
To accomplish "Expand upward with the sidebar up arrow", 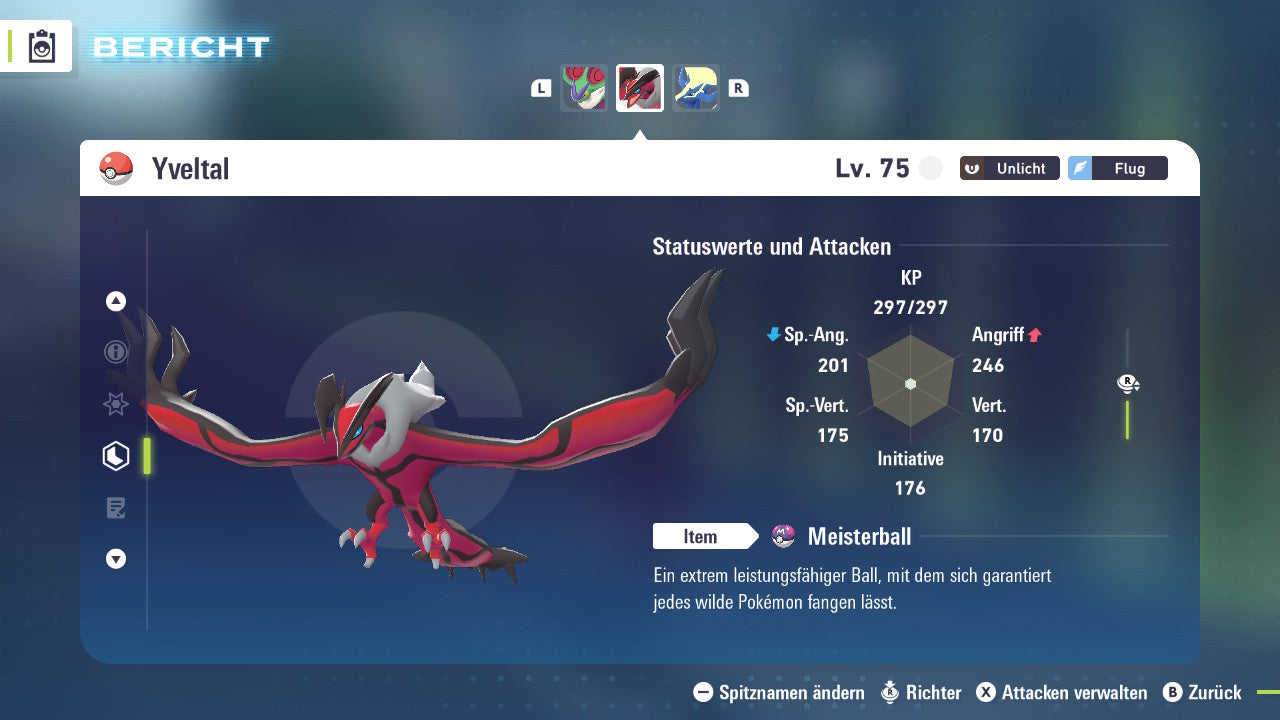I will point(115,301).
